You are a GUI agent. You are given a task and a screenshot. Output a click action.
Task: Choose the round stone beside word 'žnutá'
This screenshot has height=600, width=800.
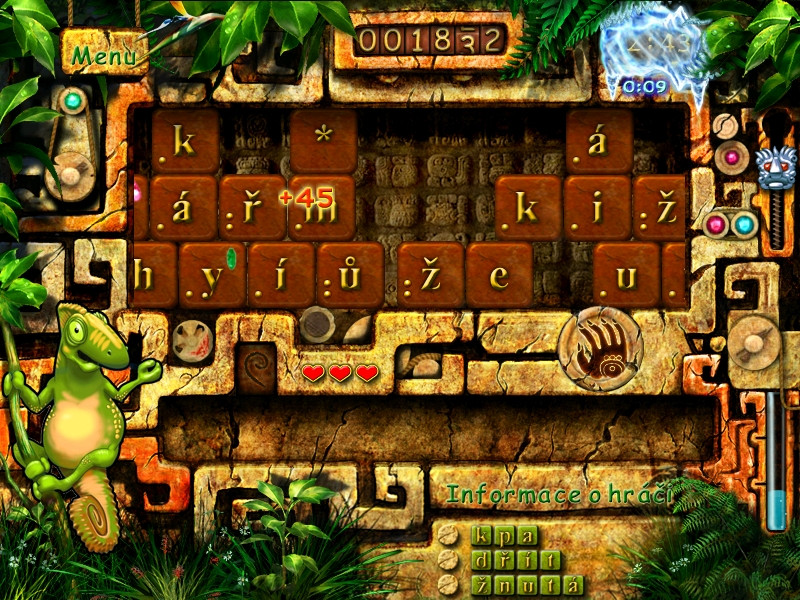point(449,584)
